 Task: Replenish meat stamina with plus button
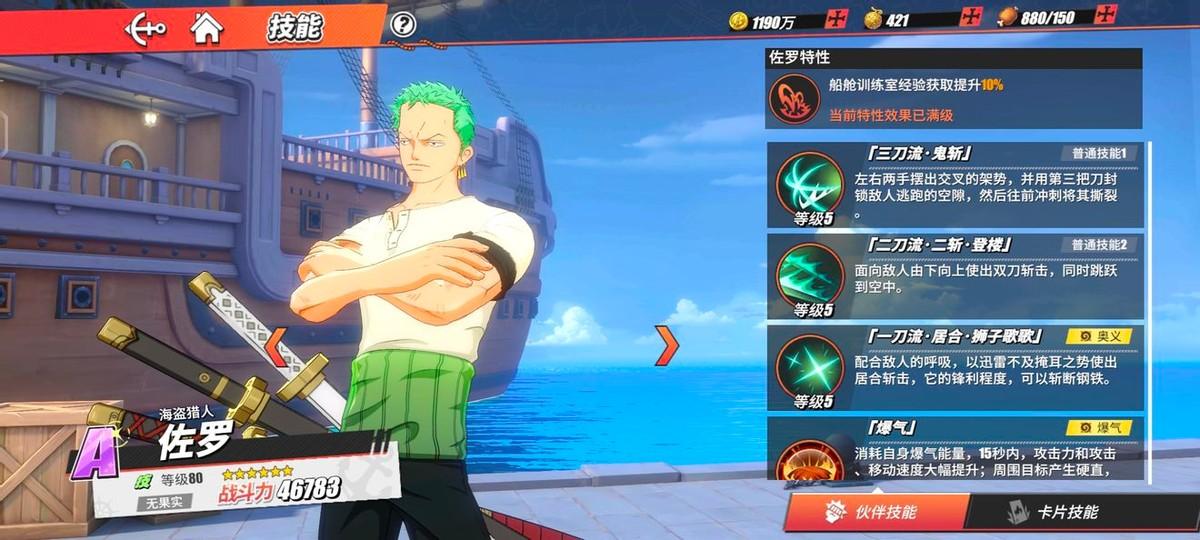[1105, 17]
